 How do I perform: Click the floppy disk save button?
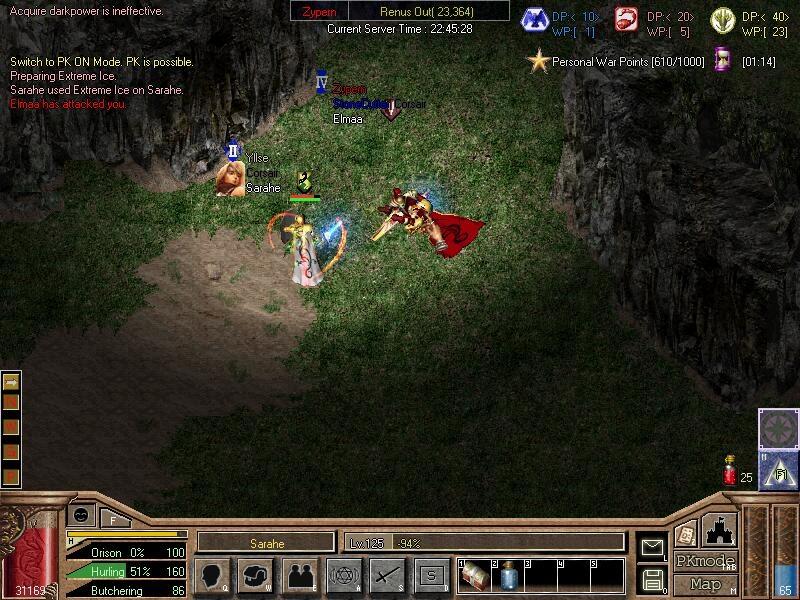(652, 579)
